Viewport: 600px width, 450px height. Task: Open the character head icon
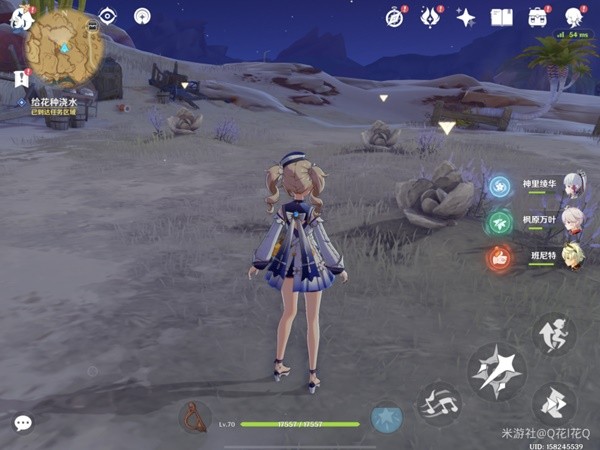574,17
